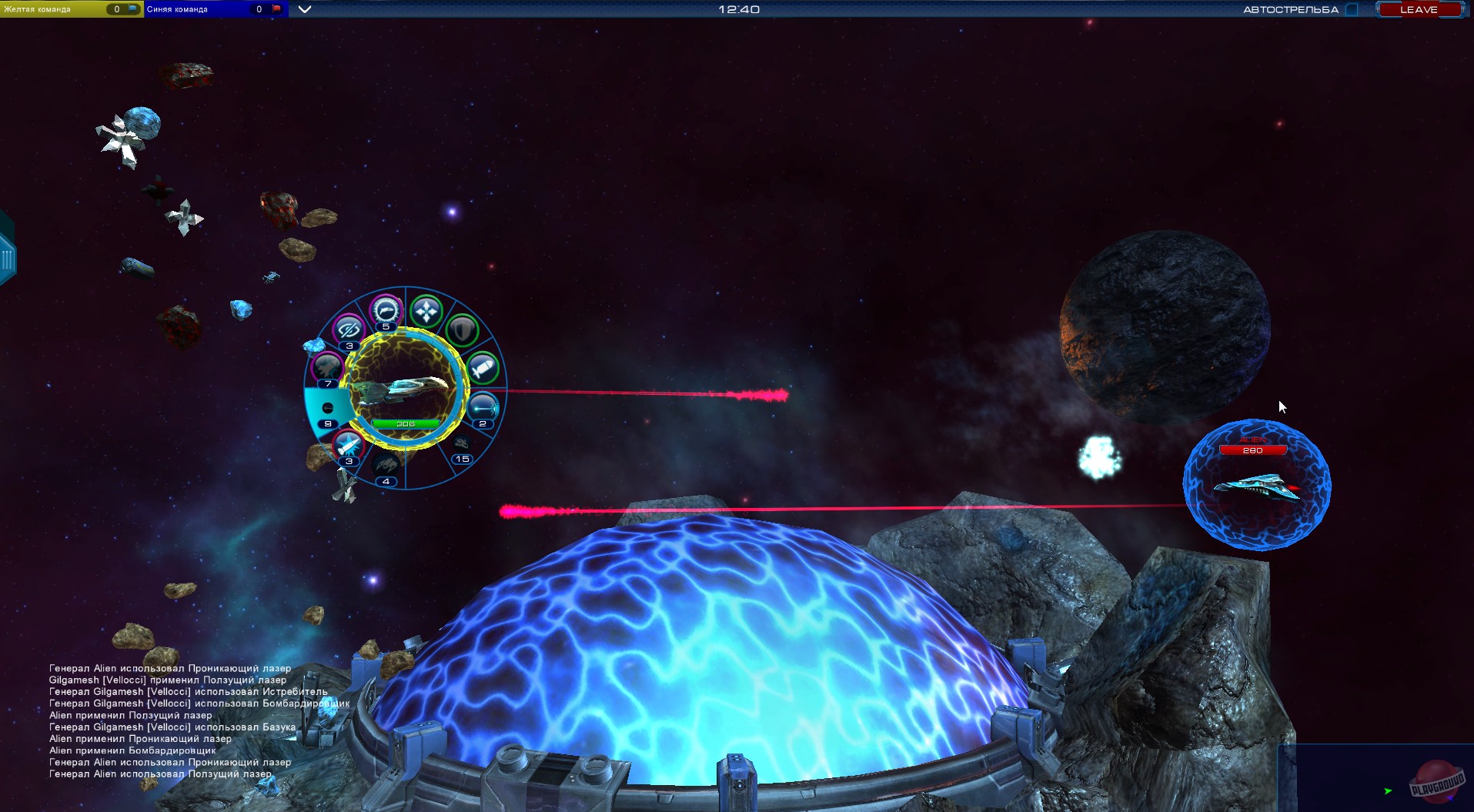
Task: Activate the ship ability numbered 5
Action: 386,310
